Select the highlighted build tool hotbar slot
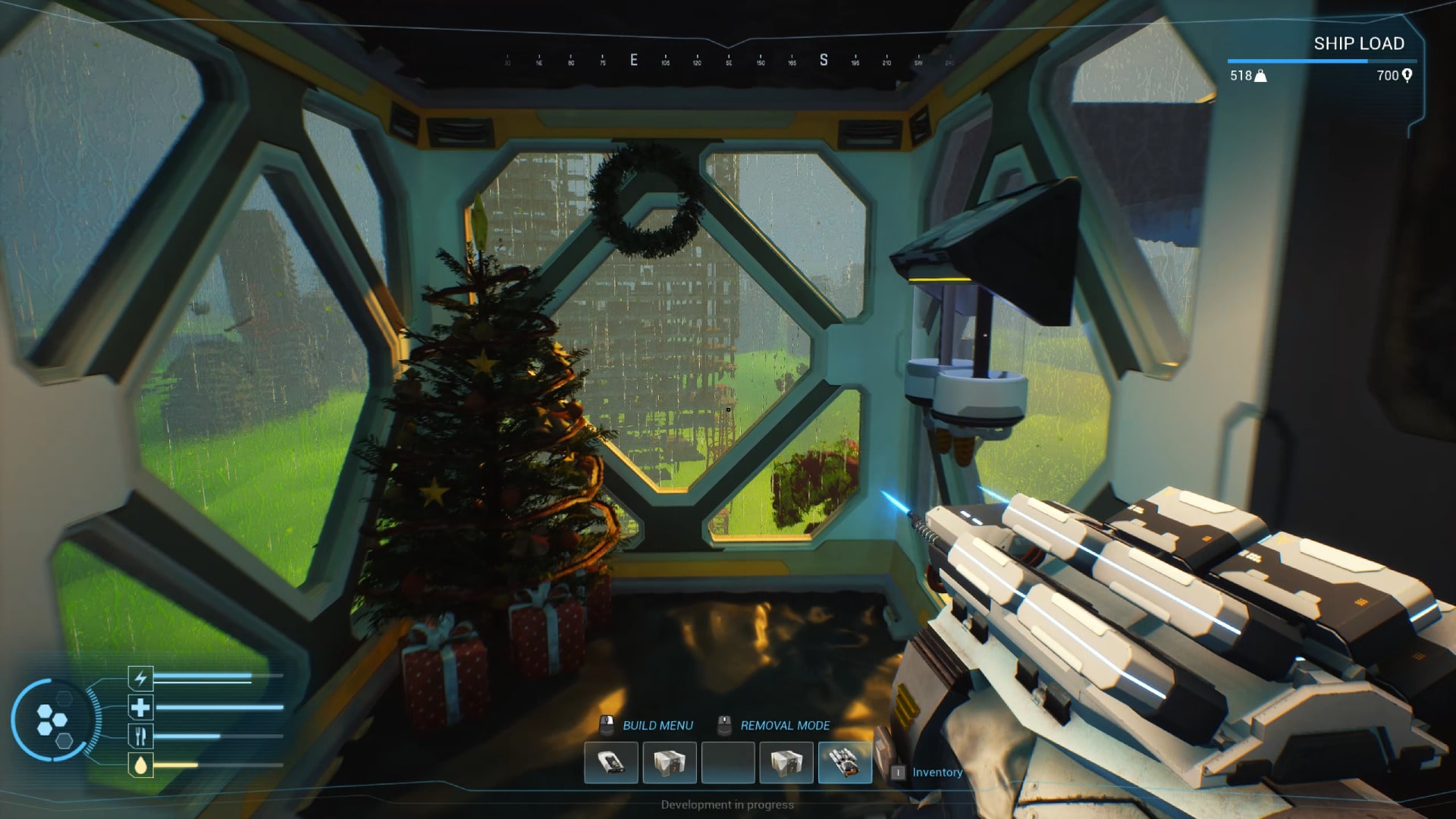The width and height of the screenshot is (1456, 819). pos(845,762)
